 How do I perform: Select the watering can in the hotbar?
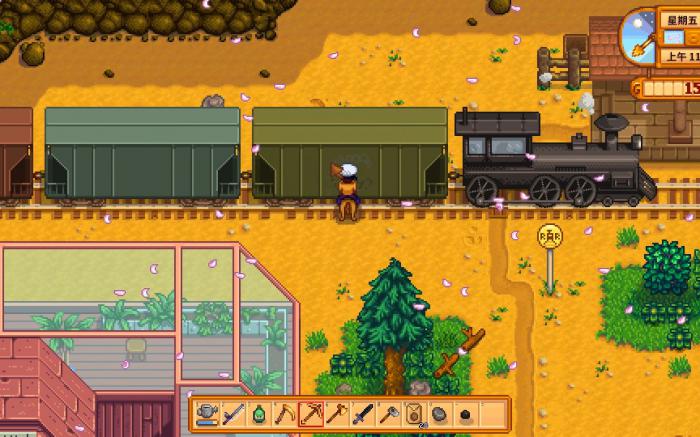(x=207, y=413)
